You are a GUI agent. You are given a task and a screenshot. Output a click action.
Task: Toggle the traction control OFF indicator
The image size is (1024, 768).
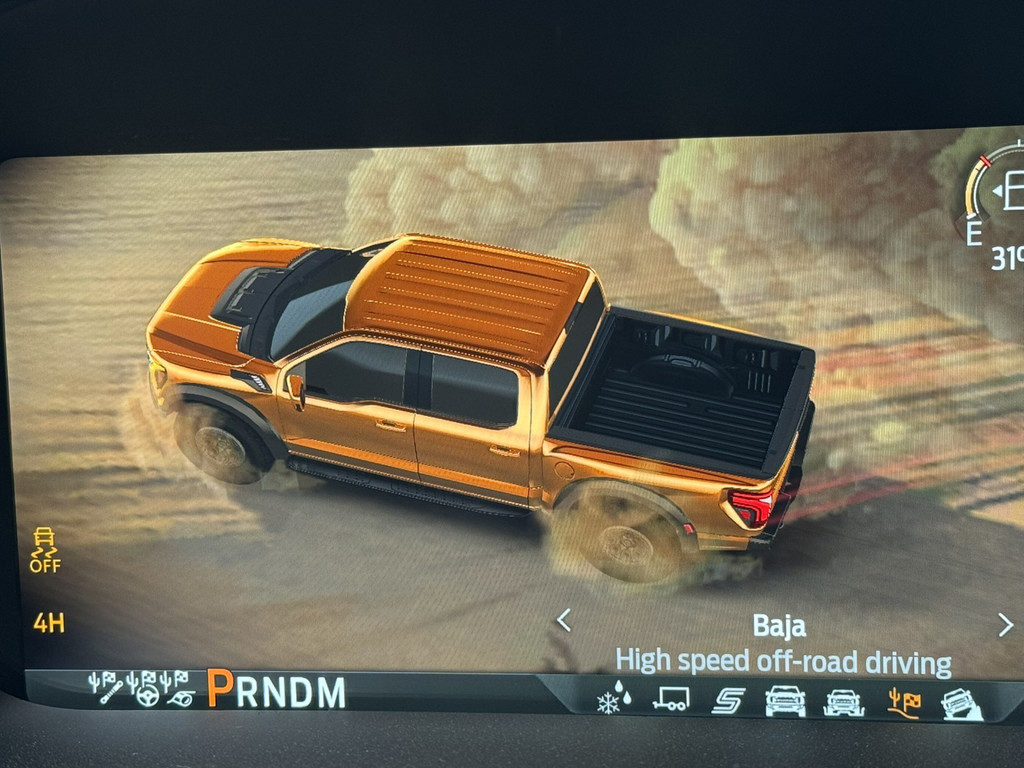click(x=45, y=550)
